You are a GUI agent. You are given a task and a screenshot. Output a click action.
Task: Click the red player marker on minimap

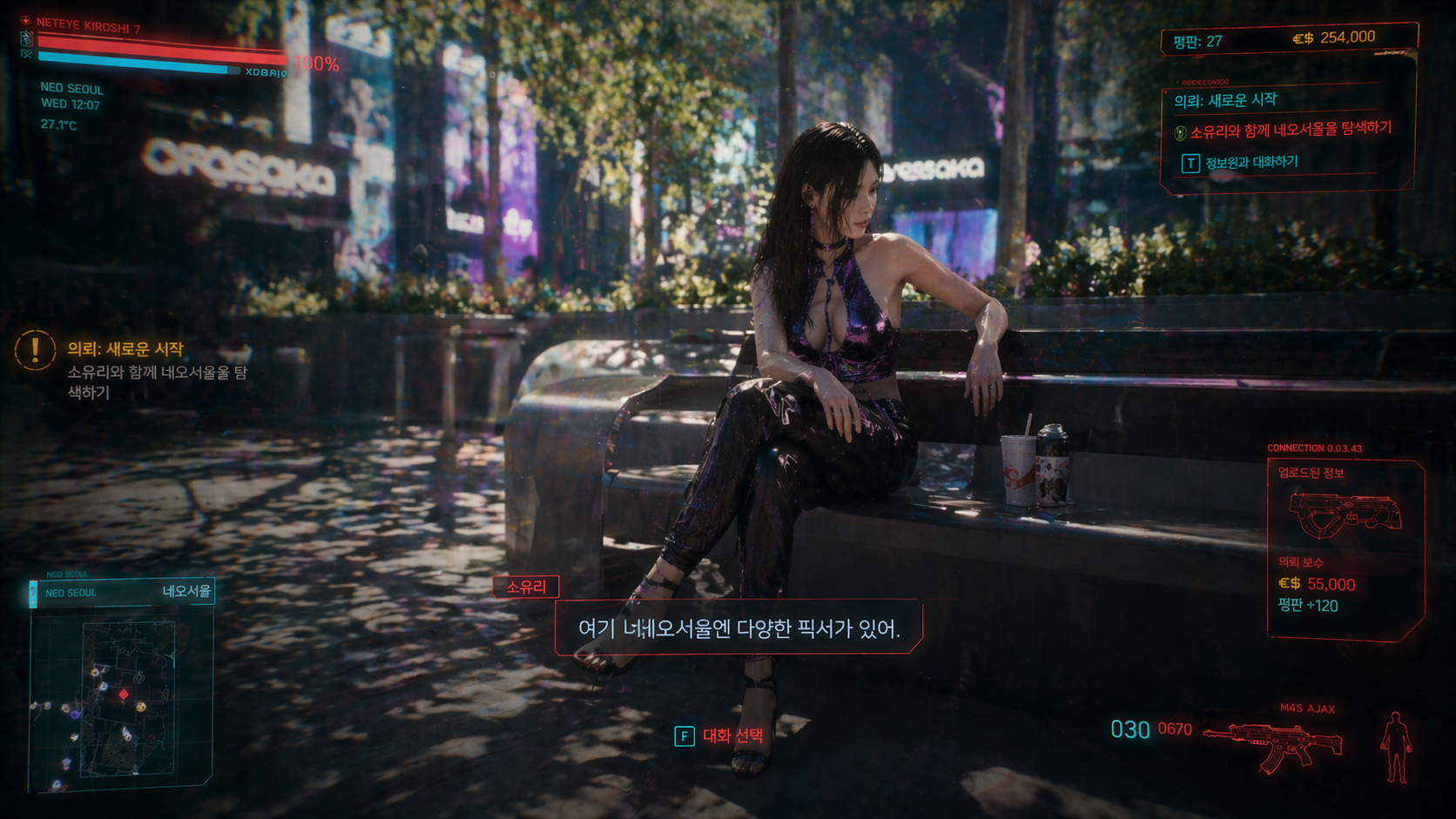[x=124, y=695]
